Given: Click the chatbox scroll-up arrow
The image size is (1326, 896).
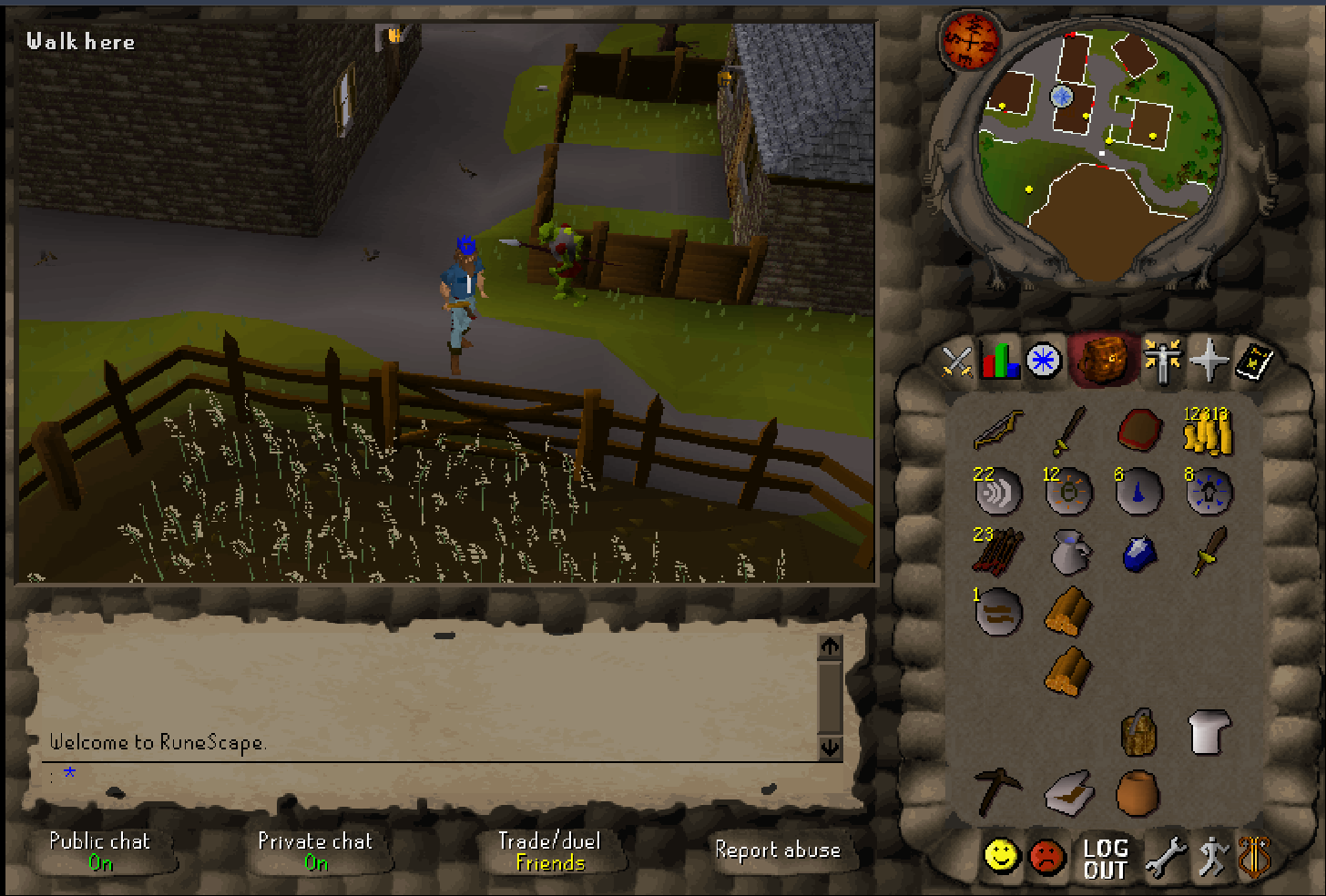Looking at the screenshot, I should [x=829, y=647].
